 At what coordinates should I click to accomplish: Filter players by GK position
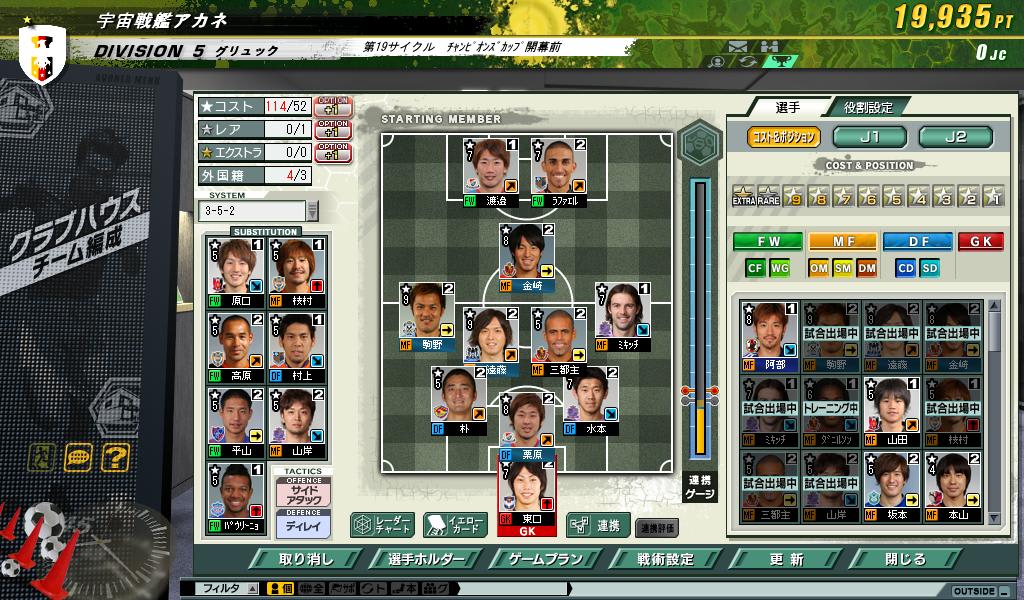pos(980,241)
